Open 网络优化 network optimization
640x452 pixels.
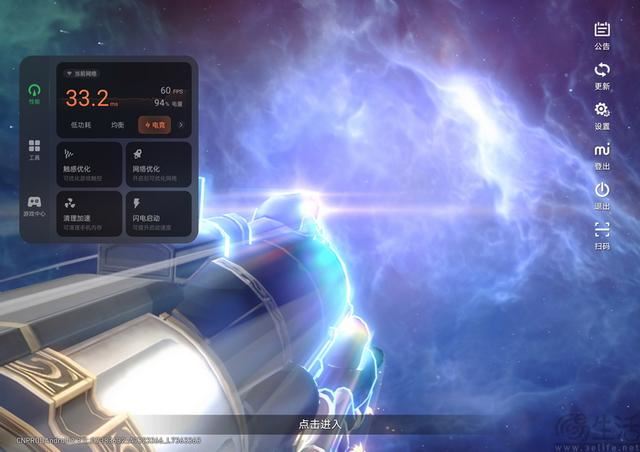159,163
